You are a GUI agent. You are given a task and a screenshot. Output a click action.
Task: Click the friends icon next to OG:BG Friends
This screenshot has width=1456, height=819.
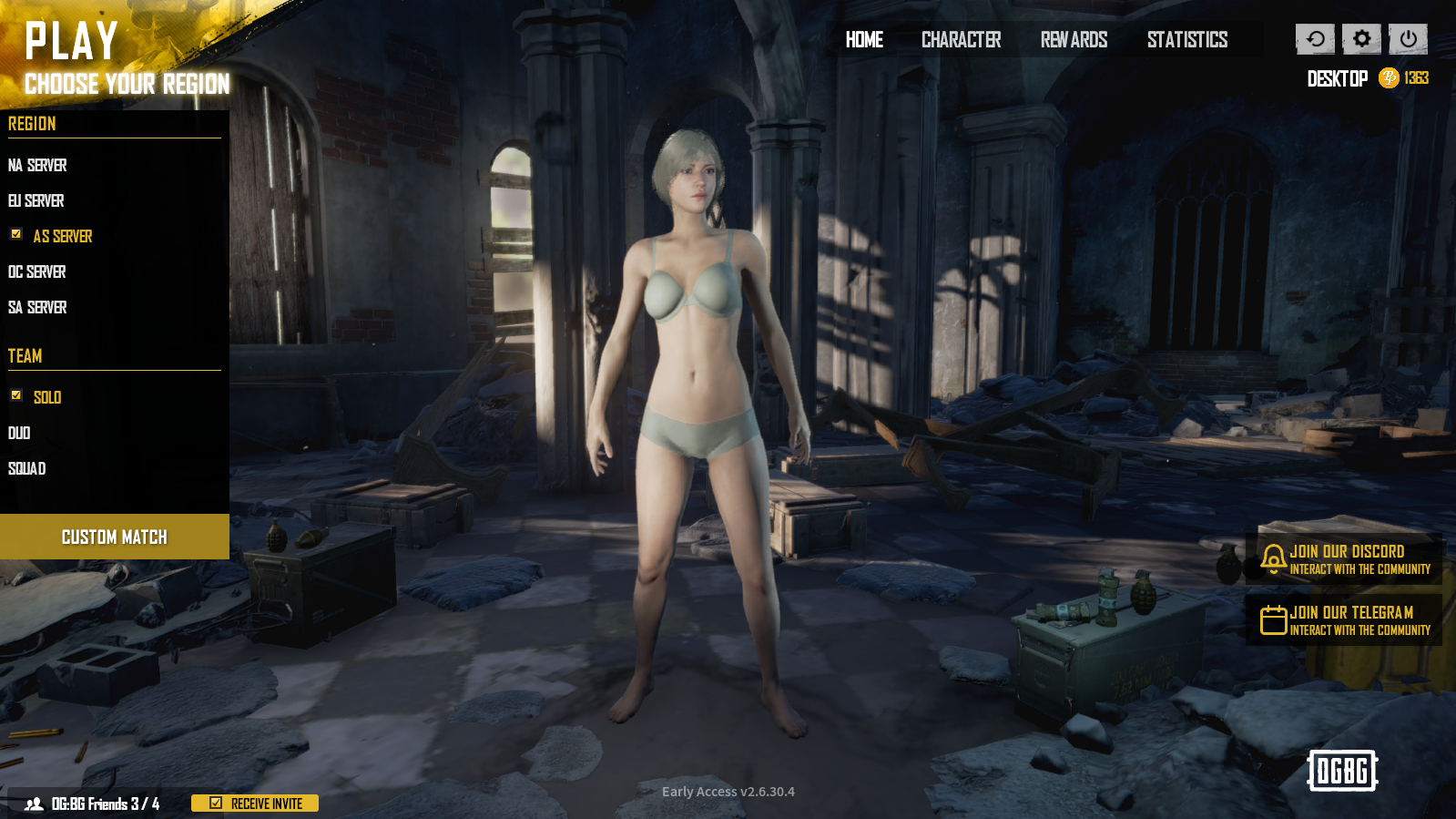(35, 804)
